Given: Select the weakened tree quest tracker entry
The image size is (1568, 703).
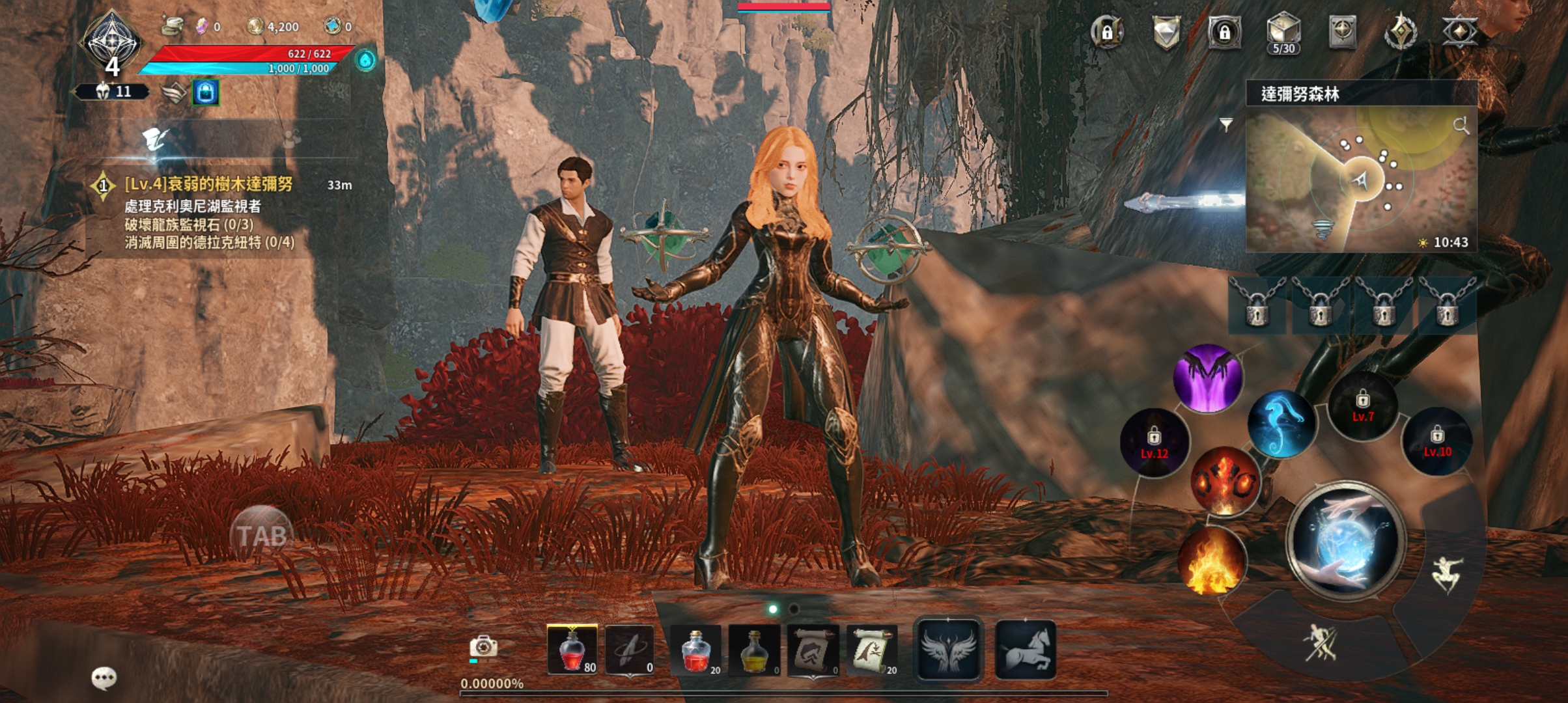Looking at the screenshot, I should pos(208,185).
